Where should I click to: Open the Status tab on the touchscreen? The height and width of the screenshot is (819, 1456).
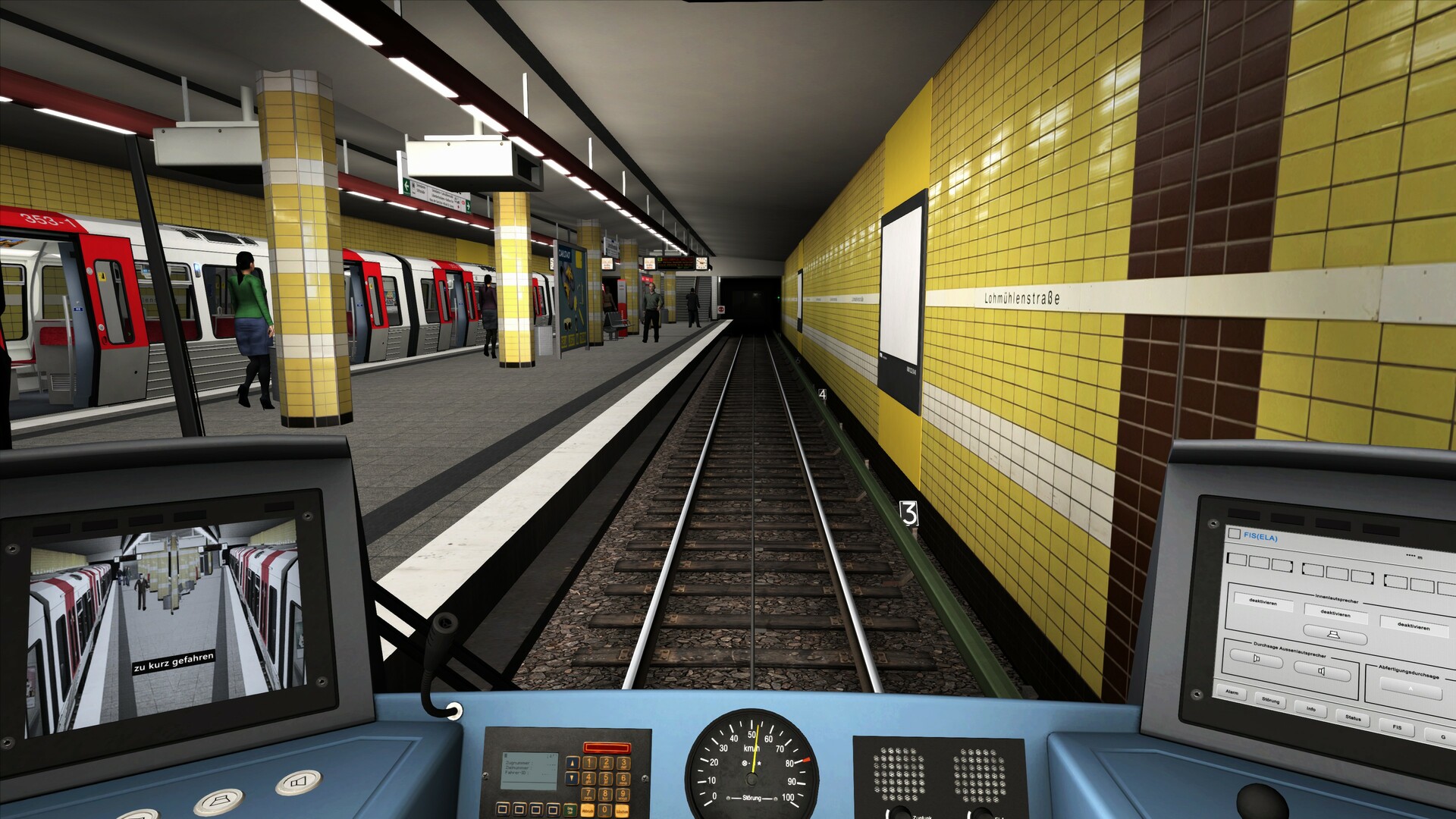[x=1353, y=718]
